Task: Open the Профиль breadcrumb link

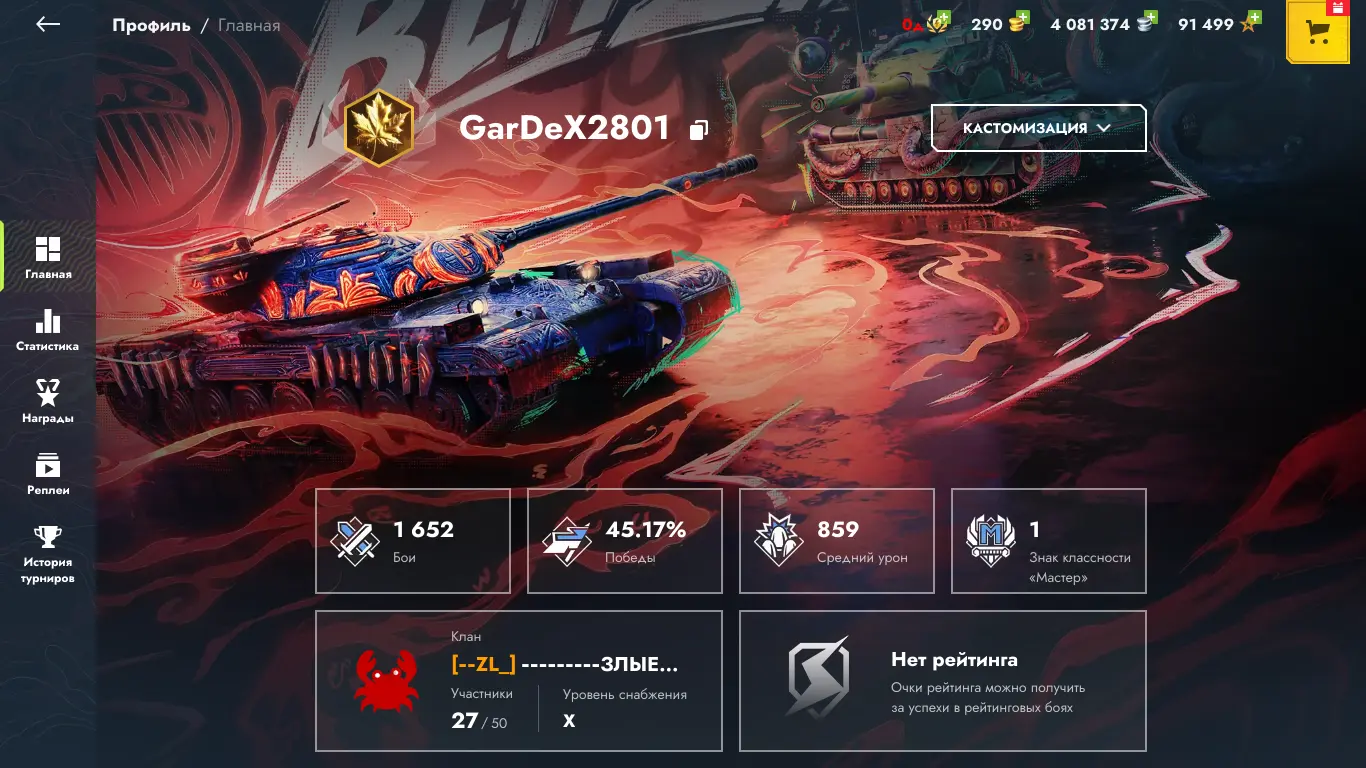Action: coord(151,25)
